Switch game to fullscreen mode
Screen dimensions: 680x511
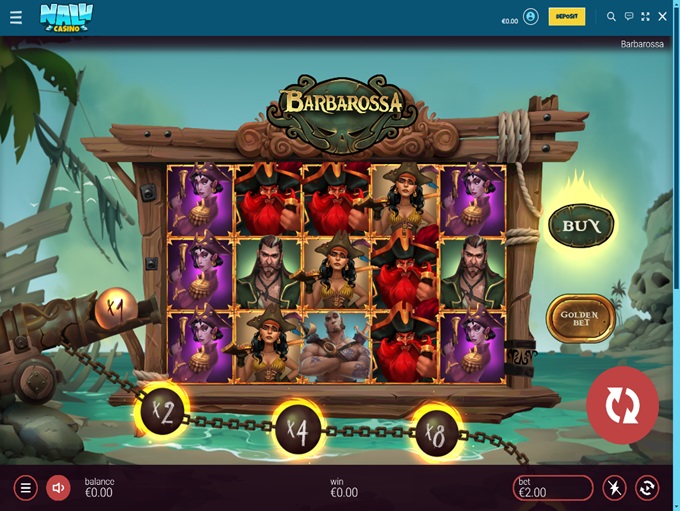[645, 17]
